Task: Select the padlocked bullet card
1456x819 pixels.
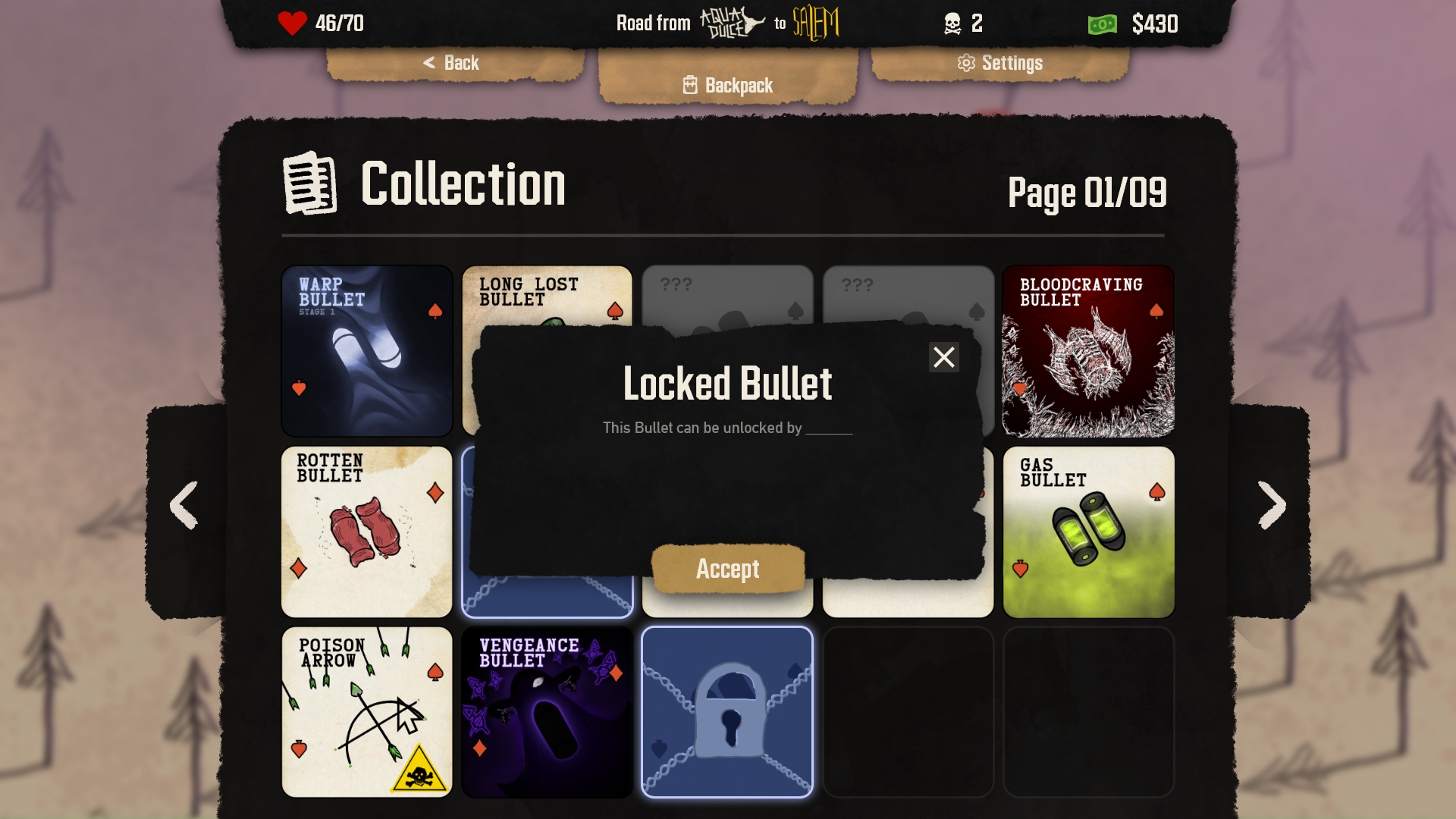Action: coord(727,712)
